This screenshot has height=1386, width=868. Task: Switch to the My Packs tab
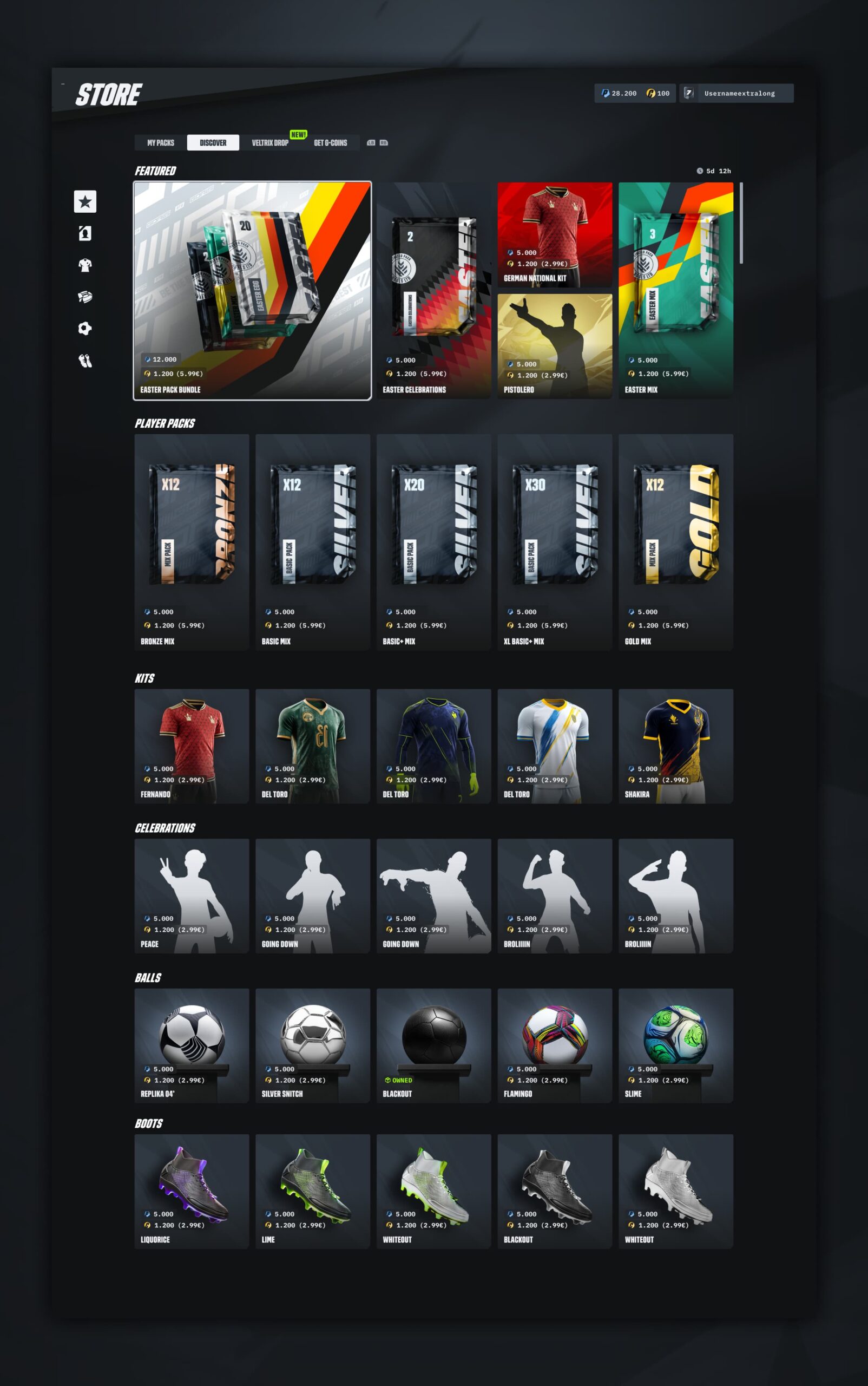pyautogui.click(x=161, y=142)
